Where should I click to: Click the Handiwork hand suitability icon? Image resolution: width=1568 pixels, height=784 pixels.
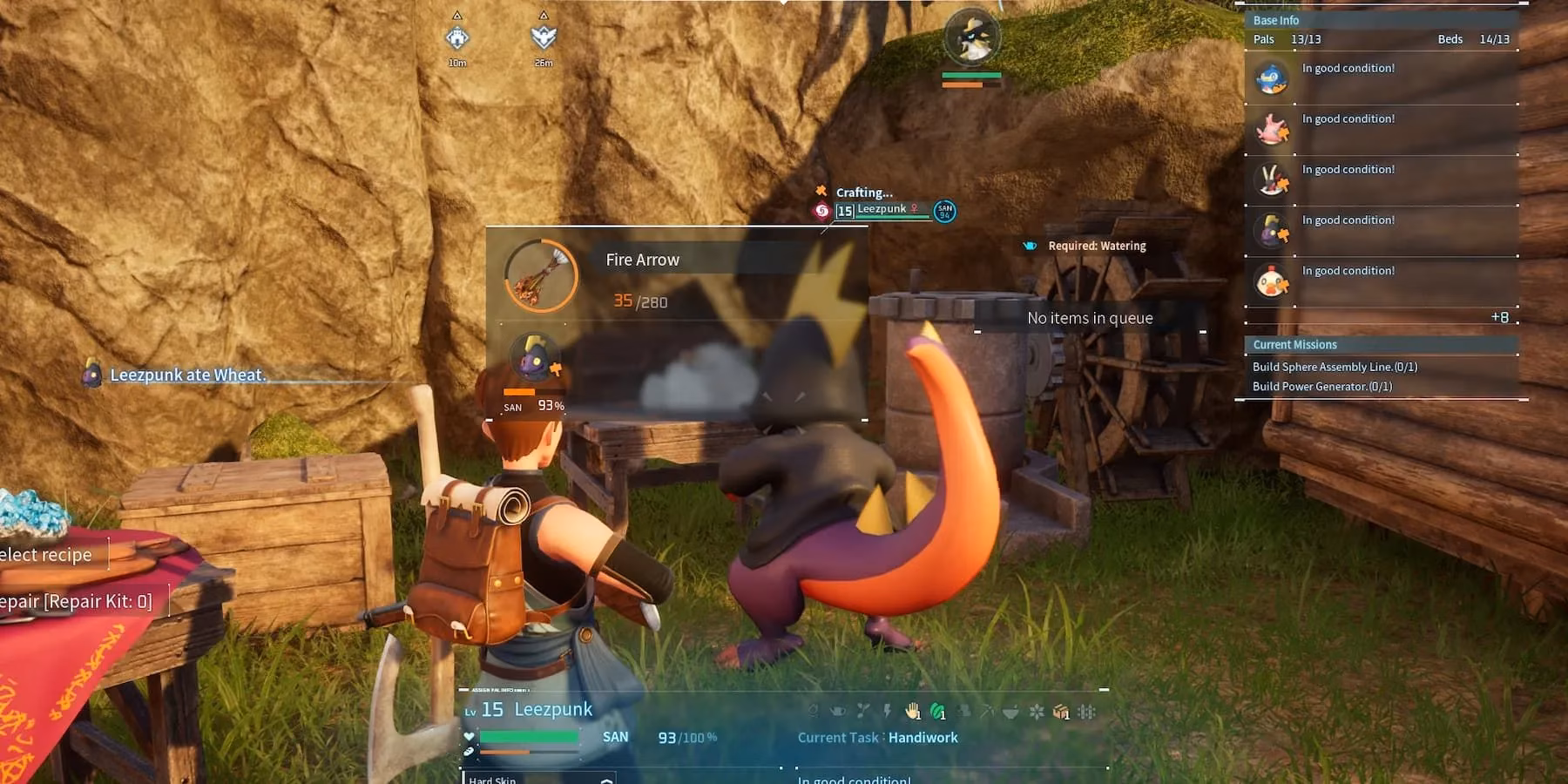coord(912,712)
